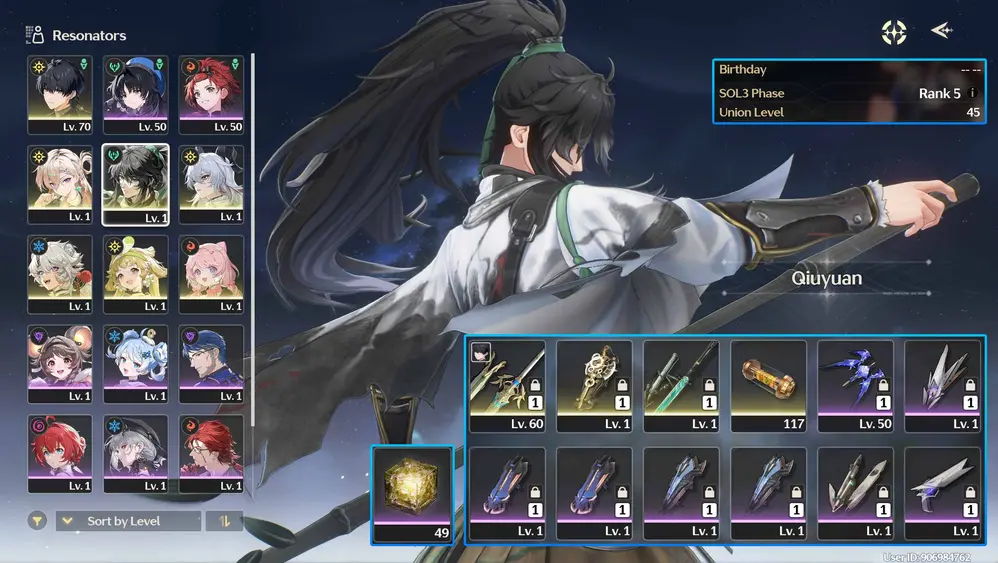The height and width of the screenshot is (563, 998).
Task: Select the Lv. 70 black-haired resonator
Action: [x=60, y=94]
